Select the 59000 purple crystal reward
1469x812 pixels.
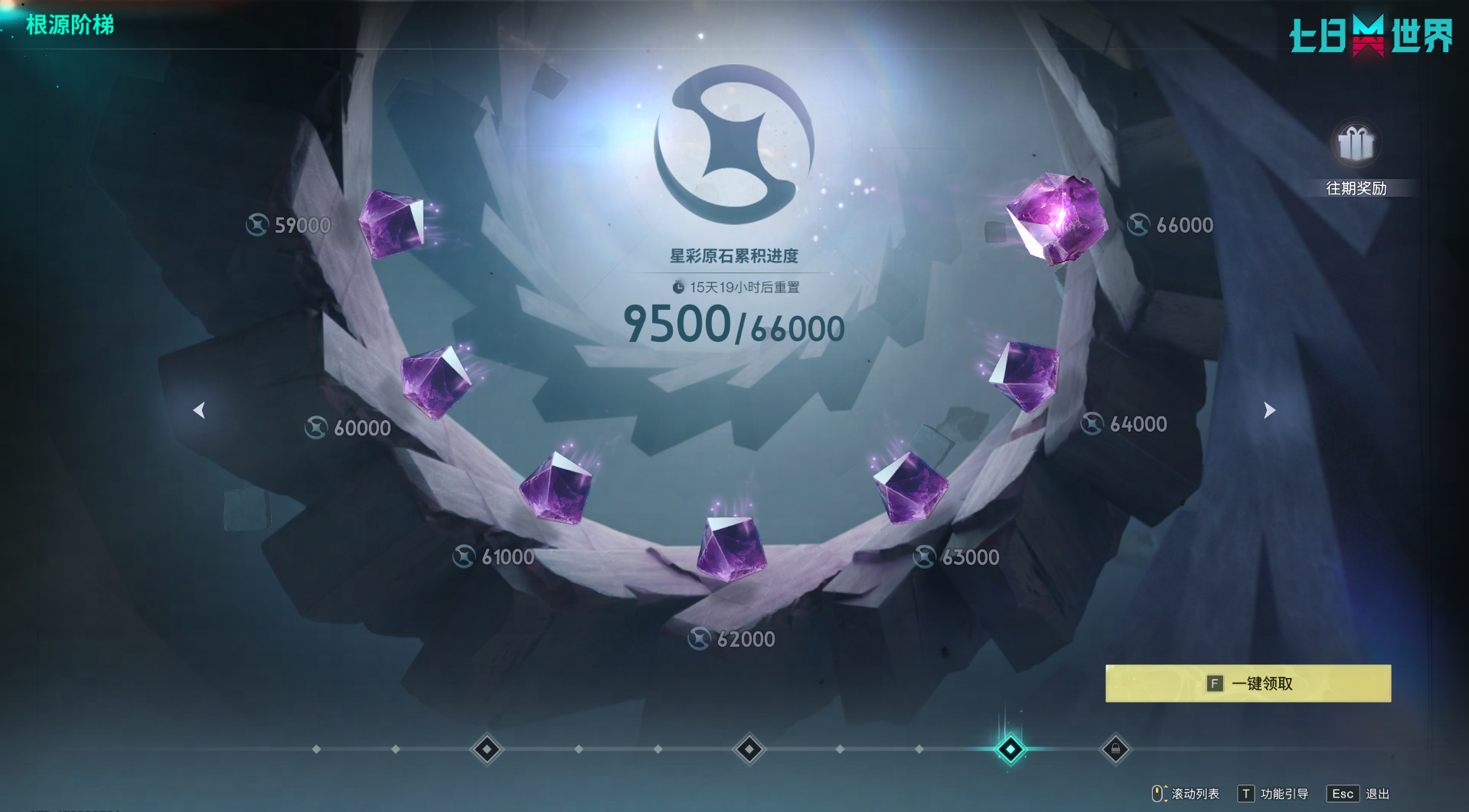click(393, 223)
